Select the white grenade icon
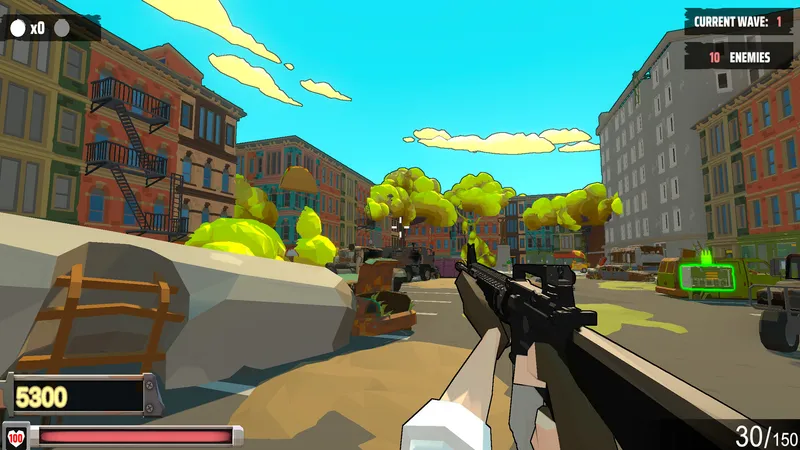 click(x=17, y=28)
